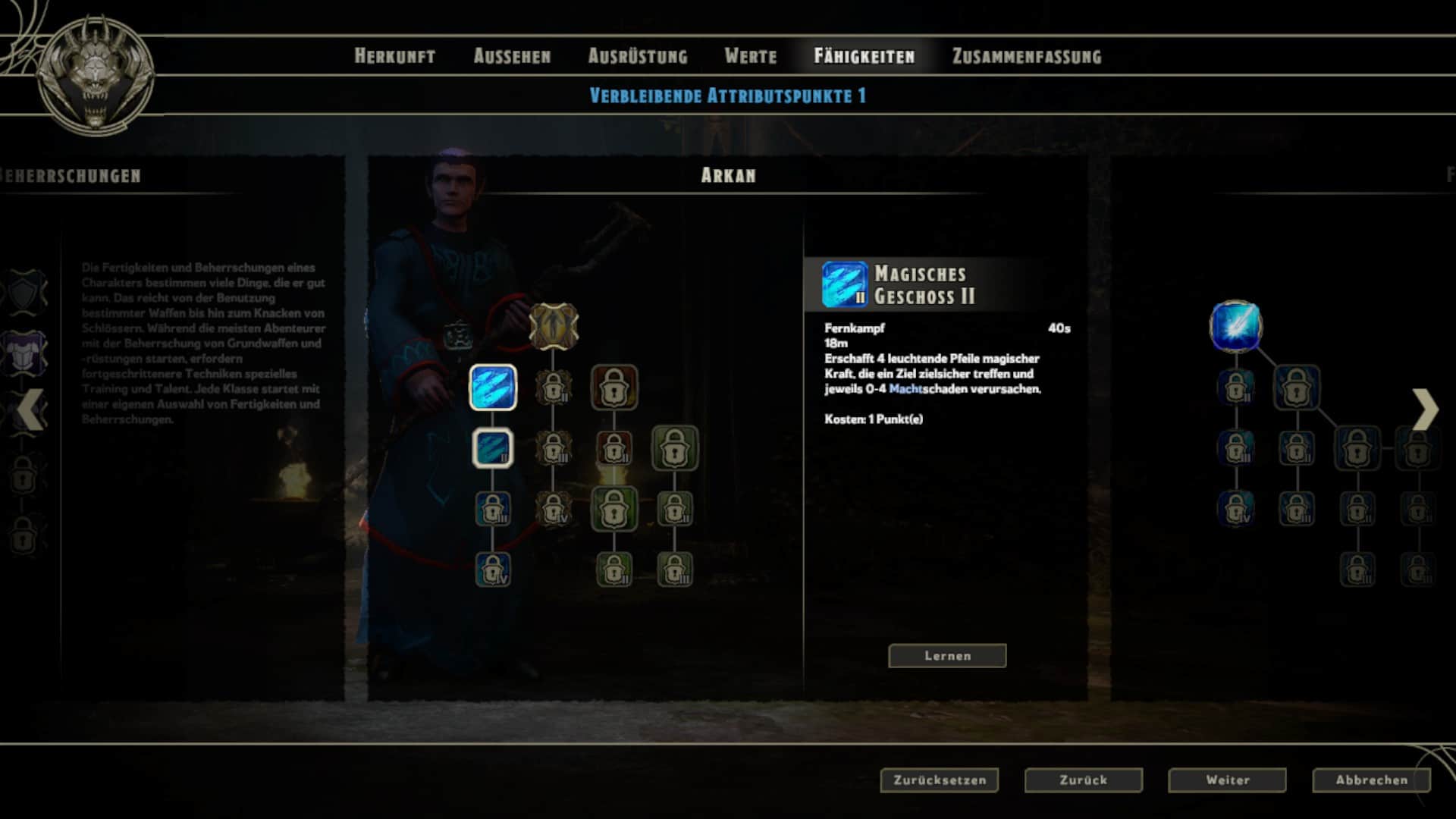
Task: Go to the Werte tab
Action: click(750, 56)
